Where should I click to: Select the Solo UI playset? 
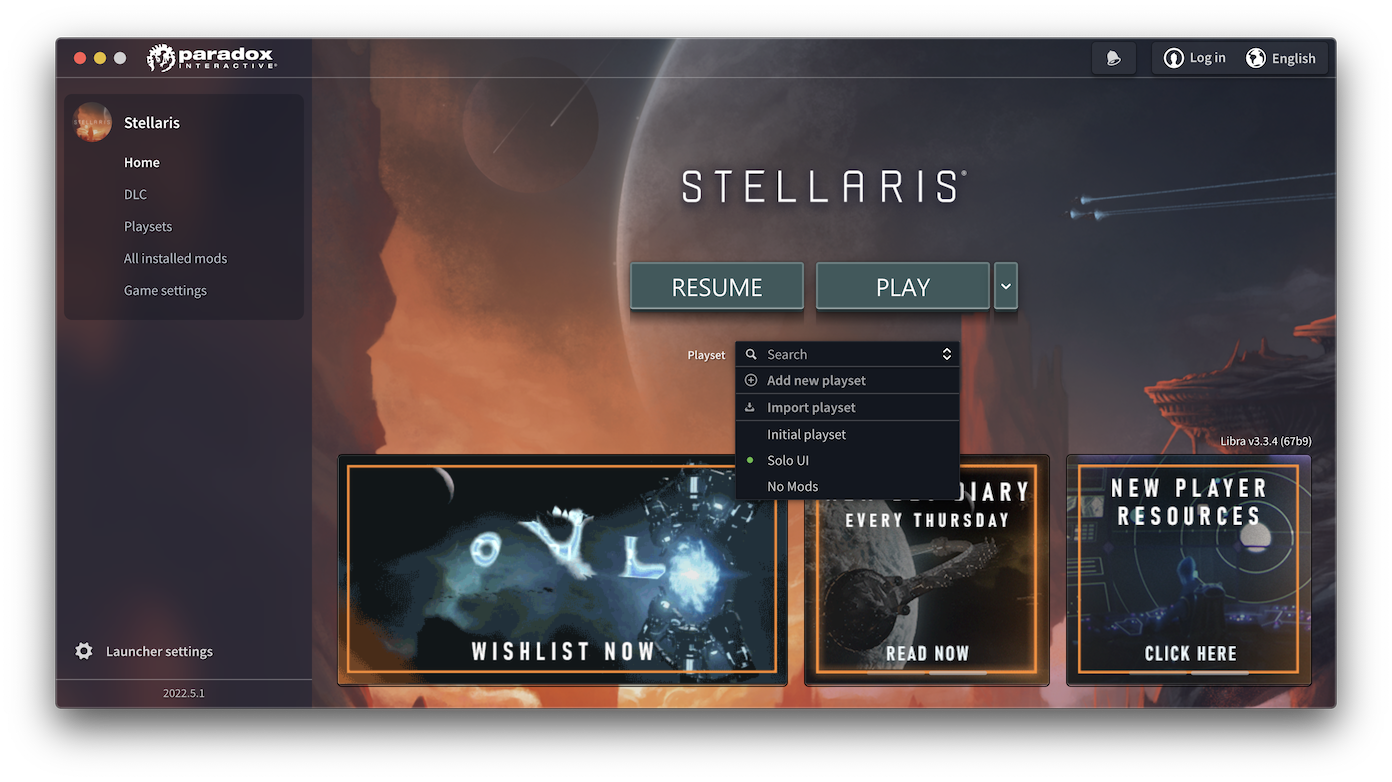(788, 460)
